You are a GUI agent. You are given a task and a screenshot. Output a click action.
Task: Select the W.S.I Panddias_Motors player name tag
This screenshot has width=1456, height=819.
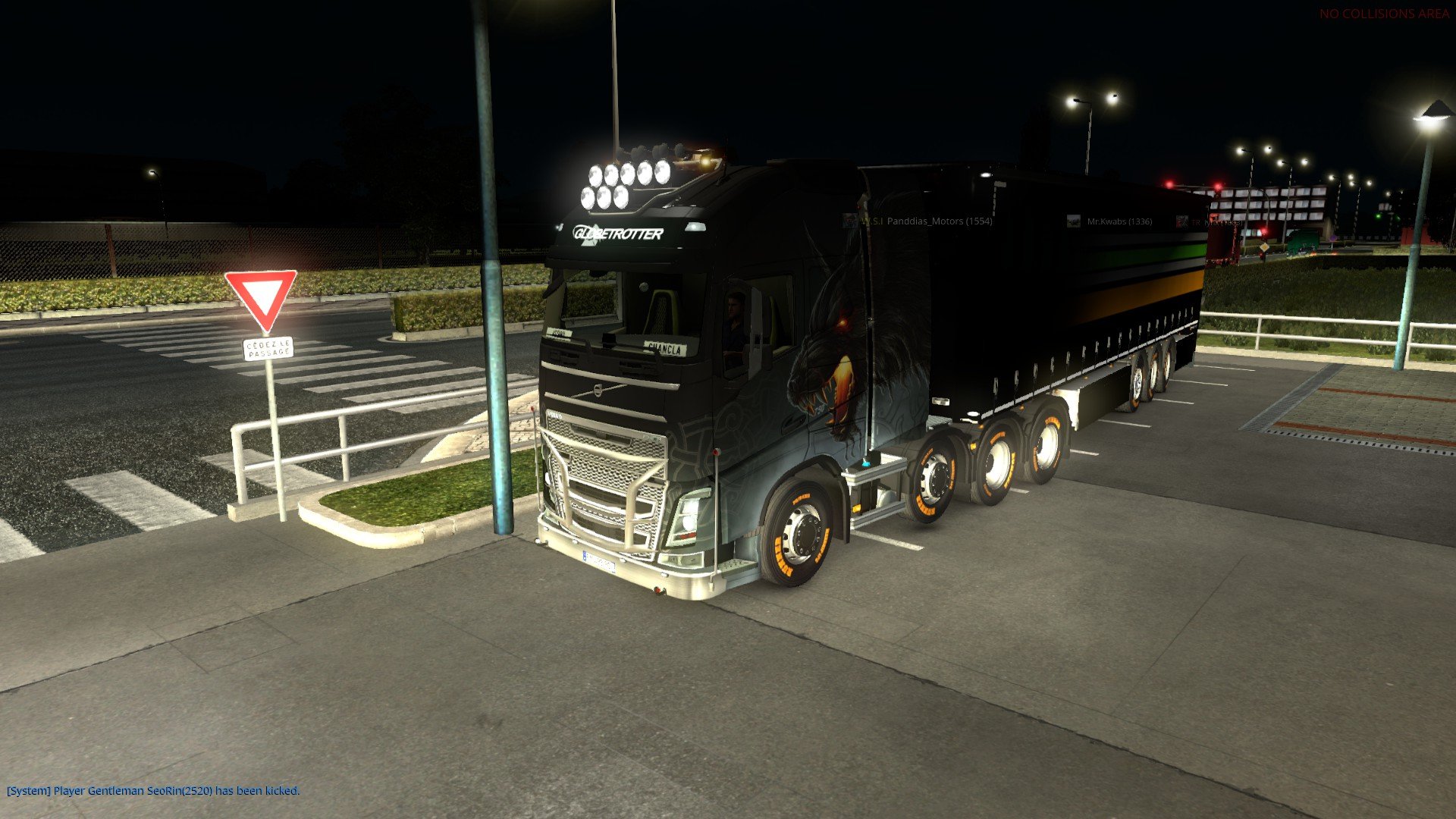[x=926, y=221]
